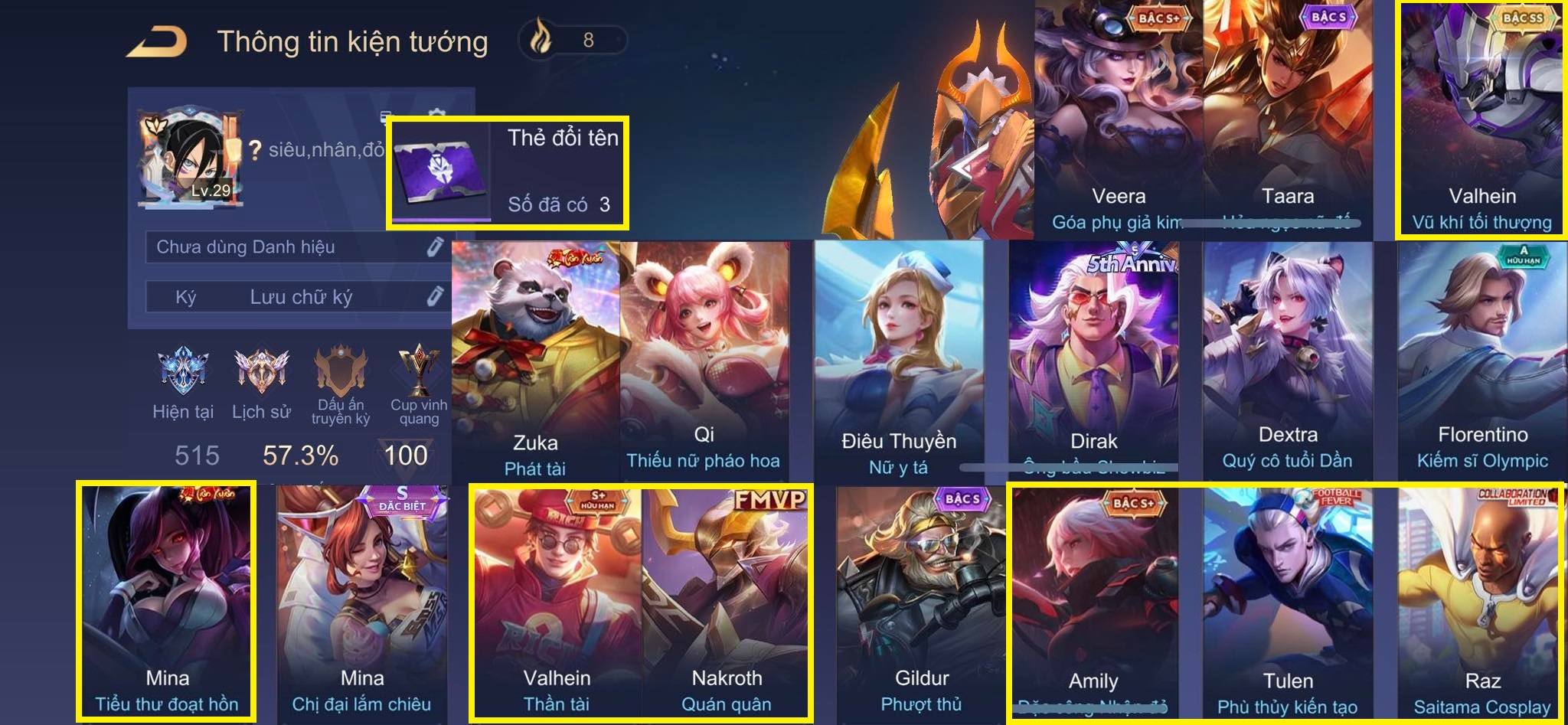Choose the Qi Thiếu nữ pháo hoa card
This screenshot has width=1568, height=725.
tap(704, 360)
